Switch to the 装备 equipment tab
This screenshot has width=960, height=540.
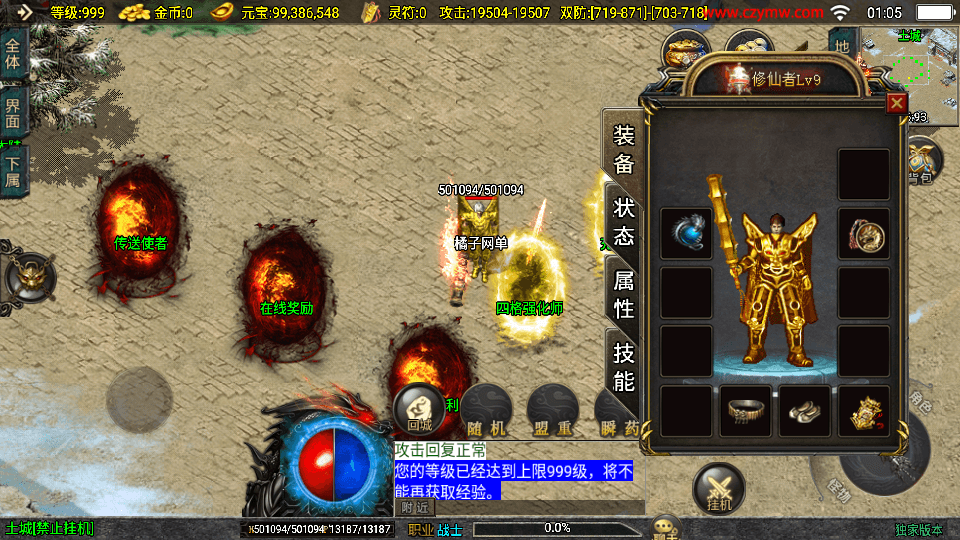pyautogui.click(x=624, y=149)
